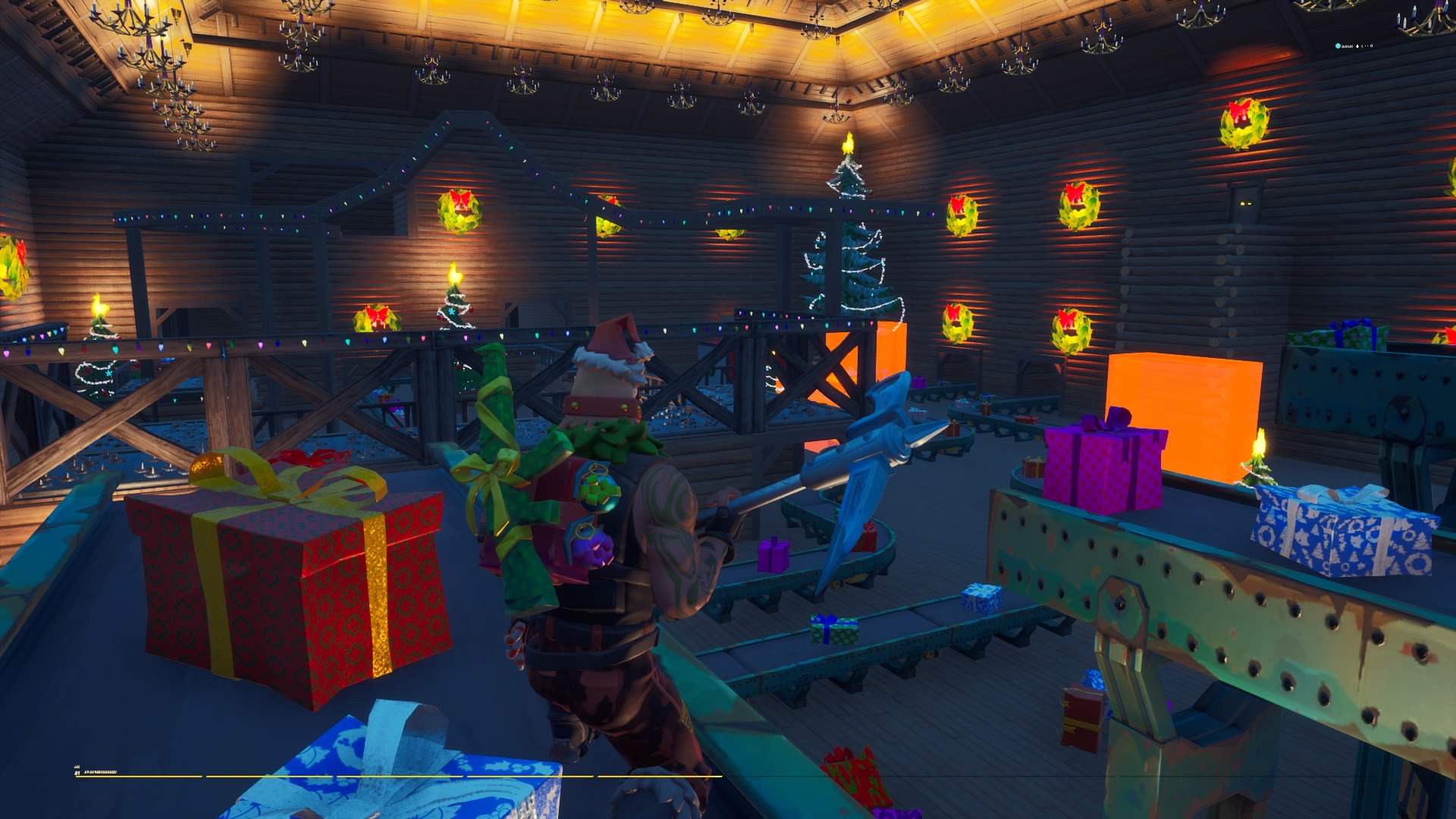Open the ellipsis options in the social widget
The width and height of the screenshot is (1456, 819).
pos(1366,45)
